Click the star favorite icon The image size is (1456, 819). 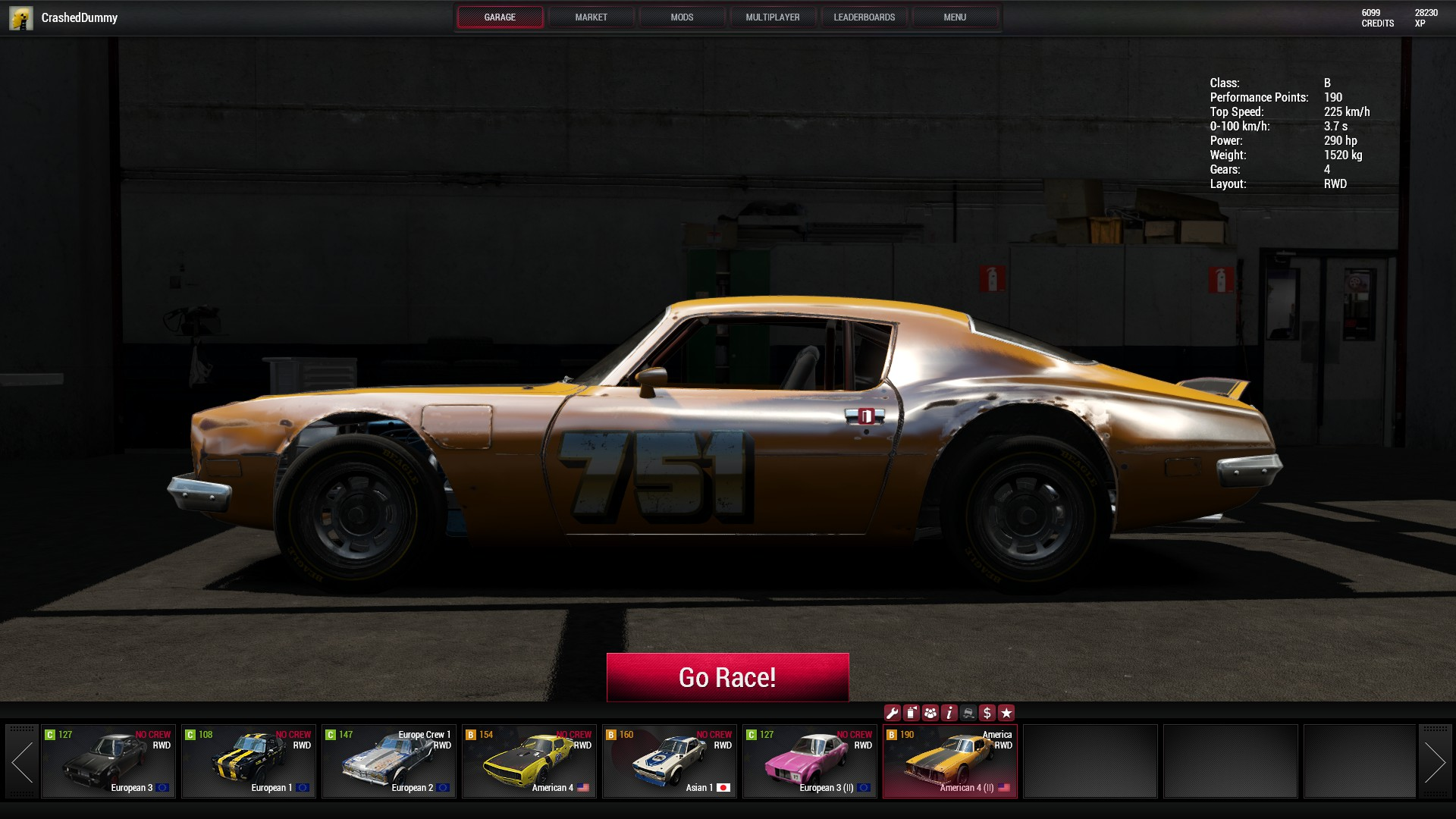click(1006, 713)
